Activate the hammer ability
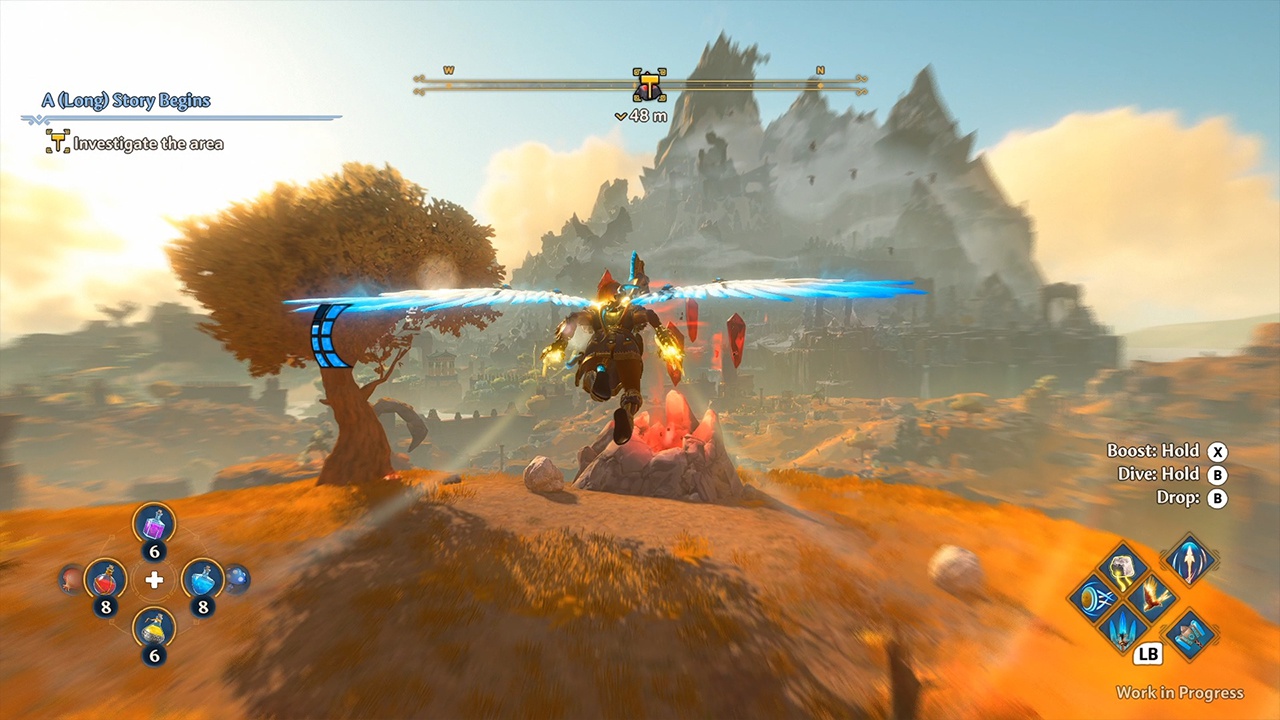Image resolution: width=1280 pixels, height=720 pixels. click(1190, 635)
